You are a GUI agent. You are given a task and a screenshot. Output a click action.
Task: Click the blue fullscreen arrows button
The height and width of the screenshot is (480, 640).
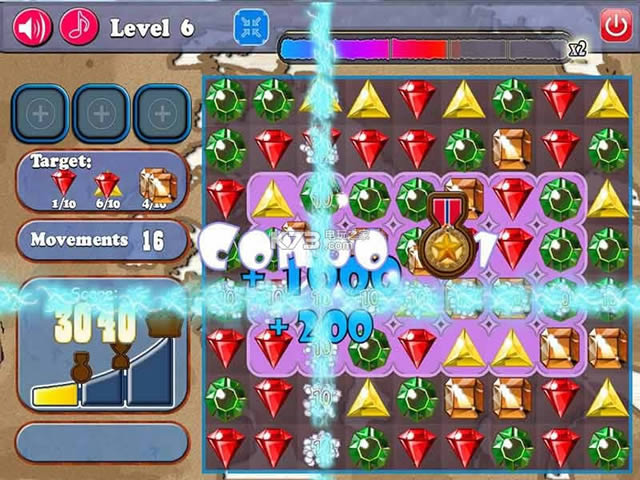(x=251, y=27)
